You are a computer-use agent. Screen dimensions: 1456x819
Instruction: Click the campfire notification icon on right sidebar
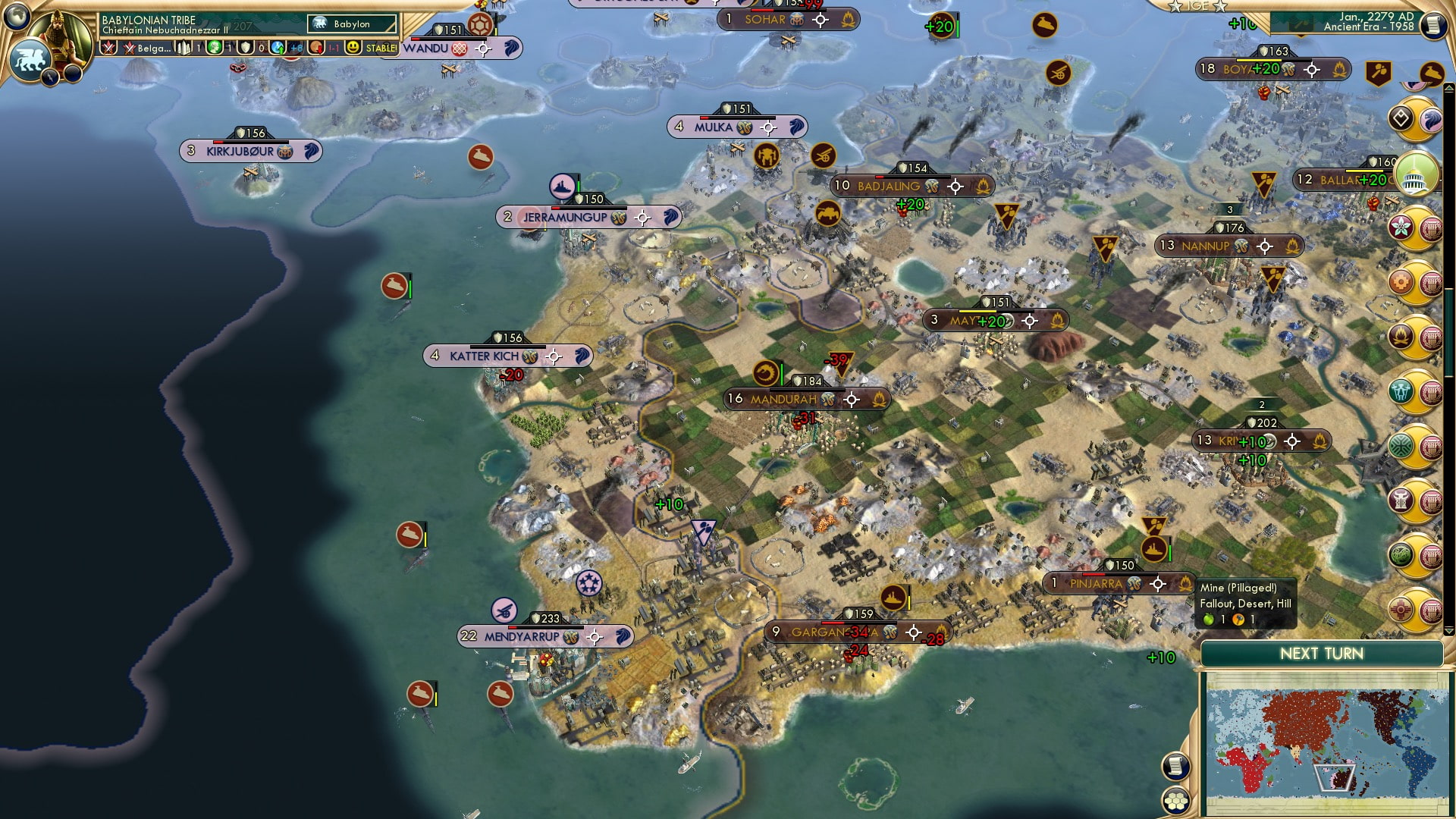click(1401, 334)
